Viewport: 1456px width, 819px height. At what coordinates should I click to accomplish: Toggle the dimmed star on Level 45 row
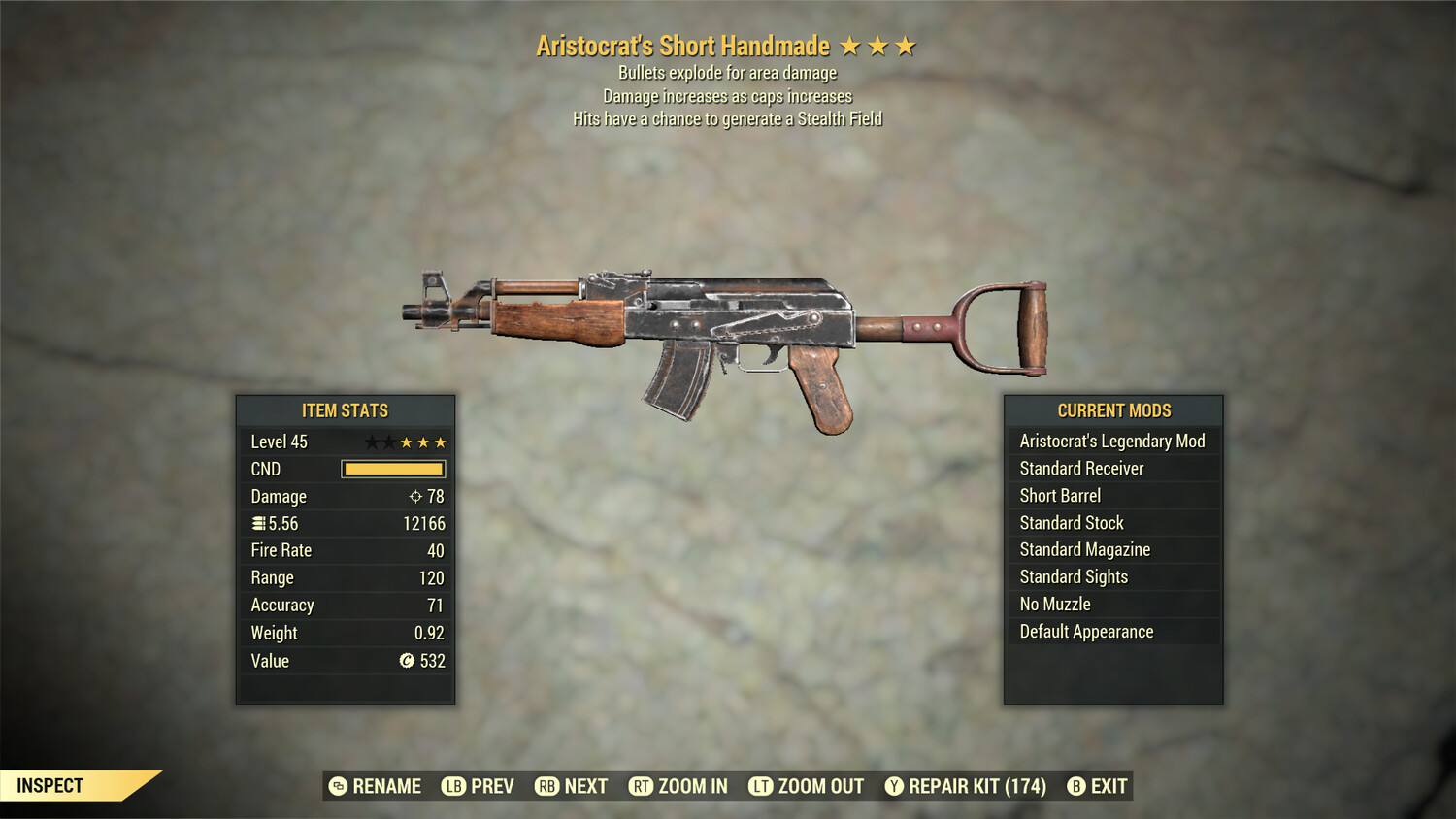[372, 442]
